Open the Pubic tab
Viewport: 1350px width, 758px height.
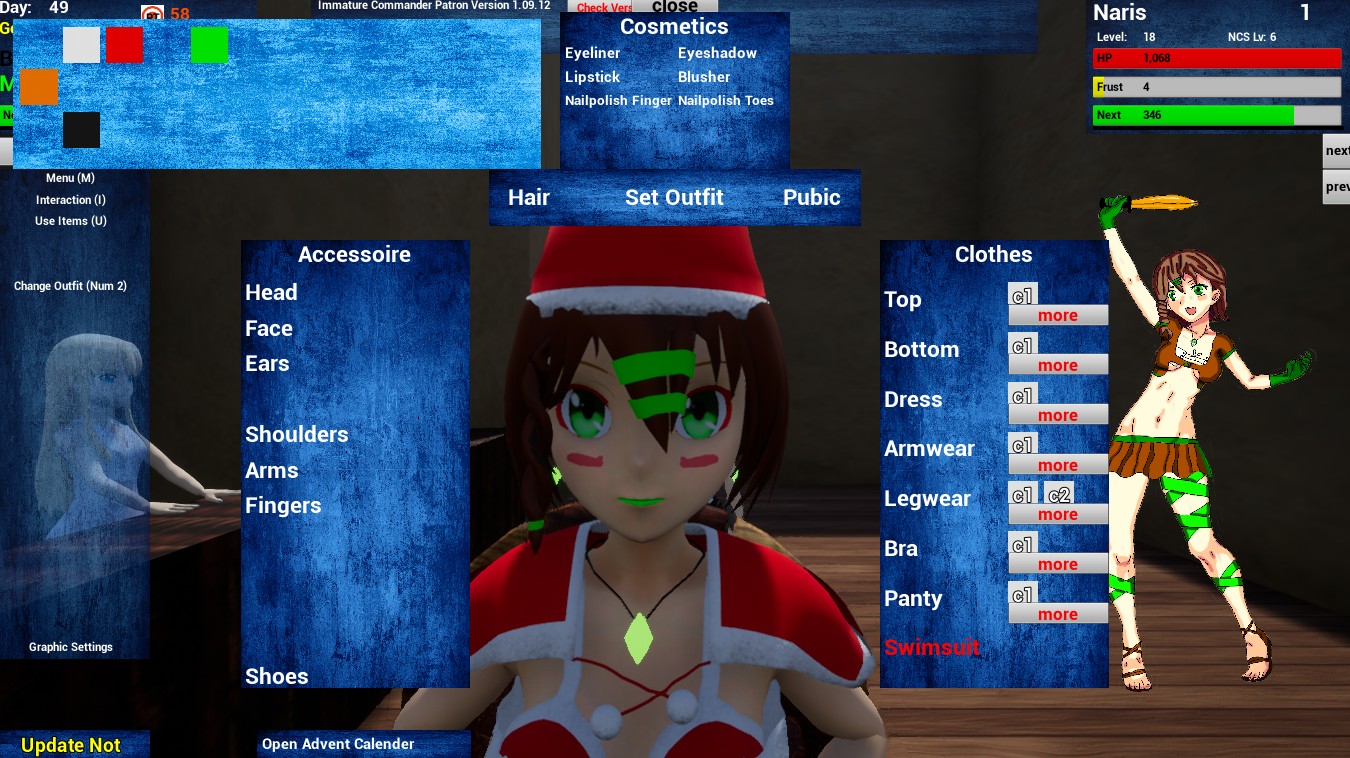811,197
